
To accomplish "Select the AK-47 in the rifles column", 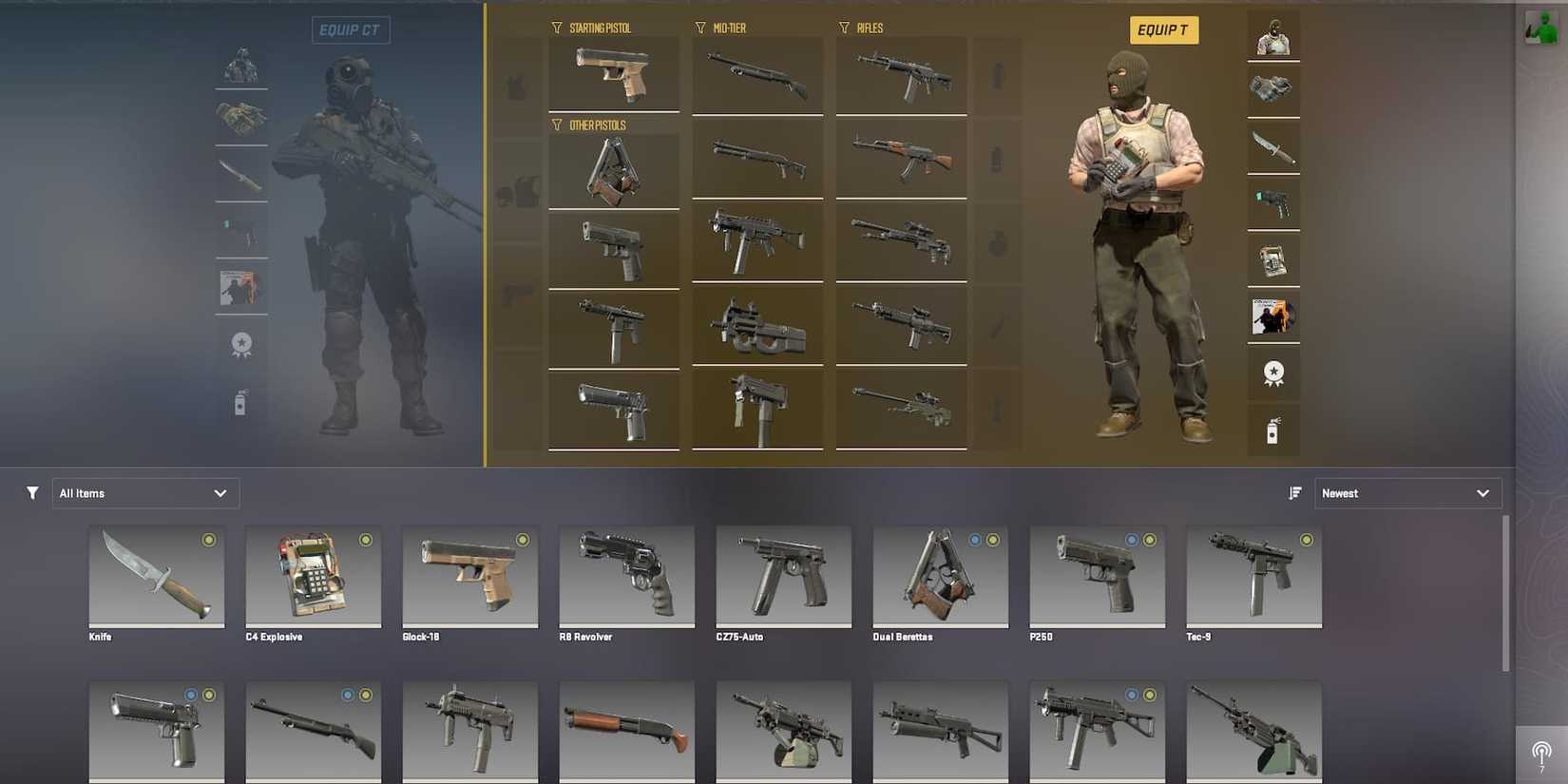I will 901,160.
